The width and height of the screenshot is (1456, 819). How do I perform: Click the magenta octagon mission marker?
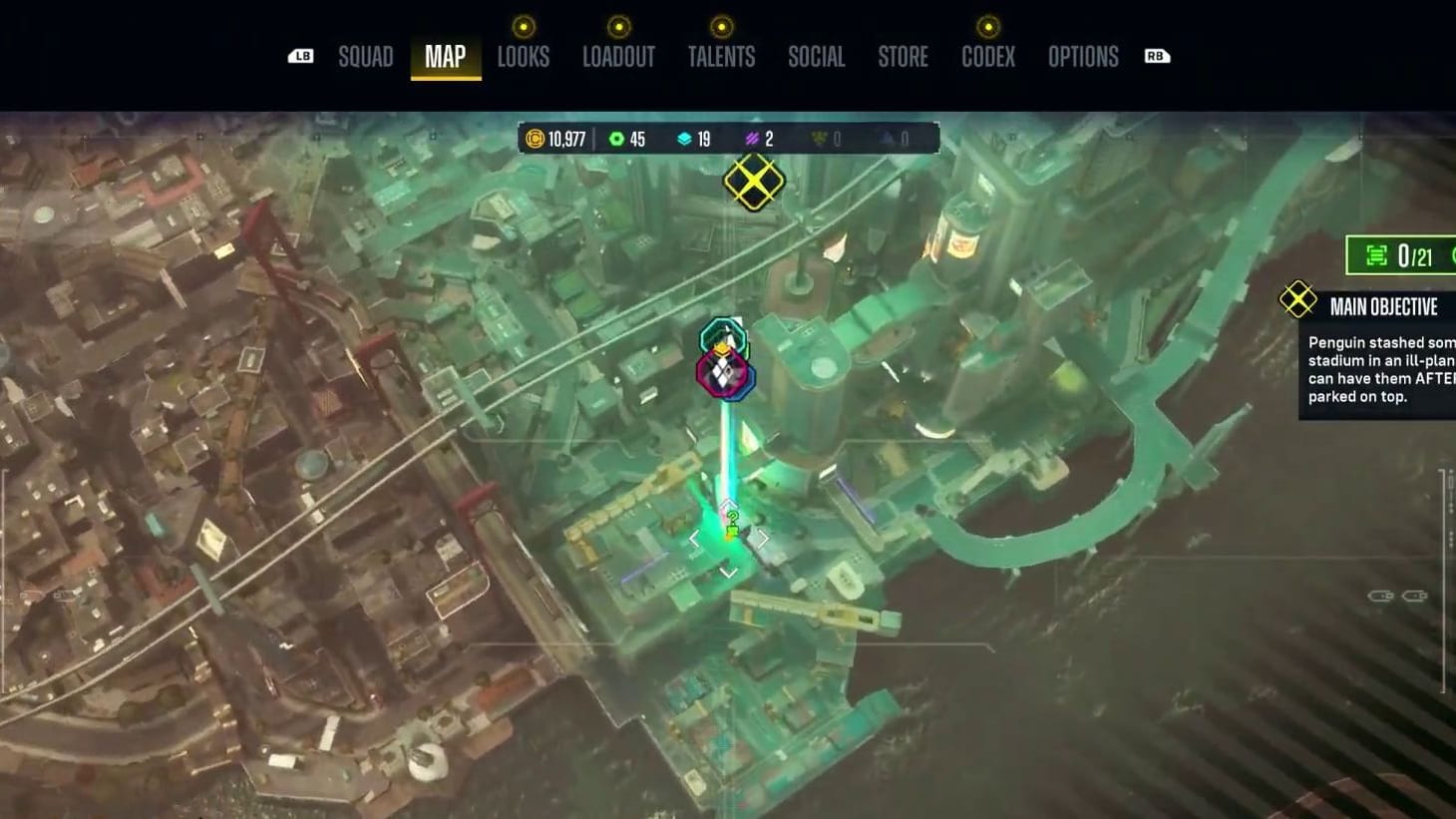(x=722, y=374)
